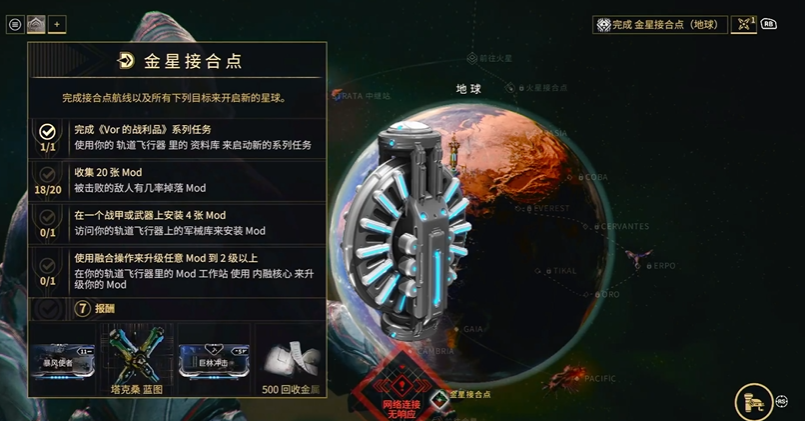Open the 完成 金星接合点 objective tracker
The image size is (805, 421).
click(x=660, y=25)
